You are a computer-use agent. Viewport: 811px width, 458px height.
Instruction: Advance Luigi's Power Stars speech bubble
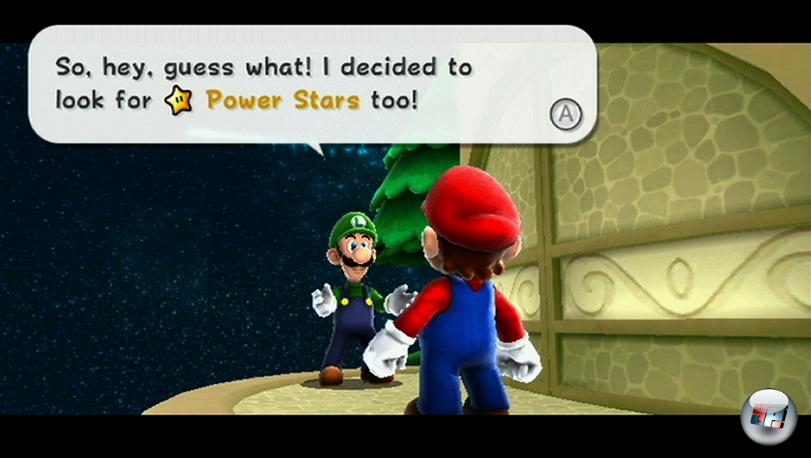click(565, 114)
